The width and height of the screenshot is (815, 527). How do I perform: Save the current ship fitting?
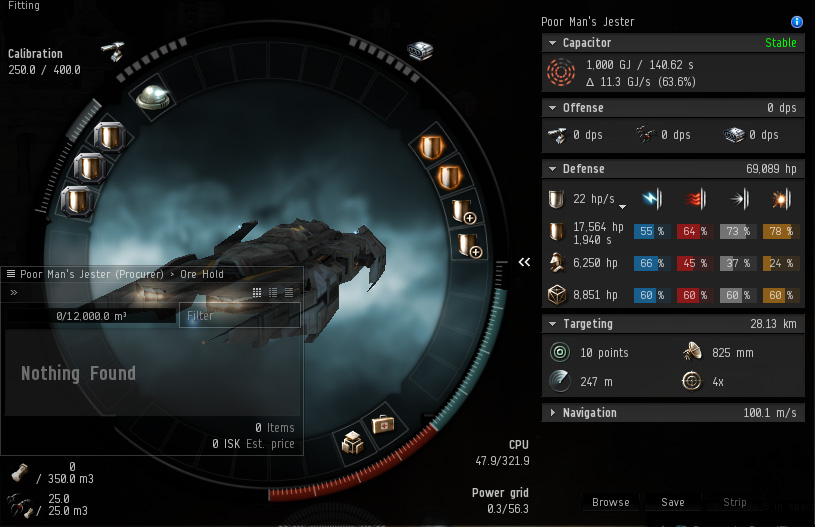[x=673, y=502]
